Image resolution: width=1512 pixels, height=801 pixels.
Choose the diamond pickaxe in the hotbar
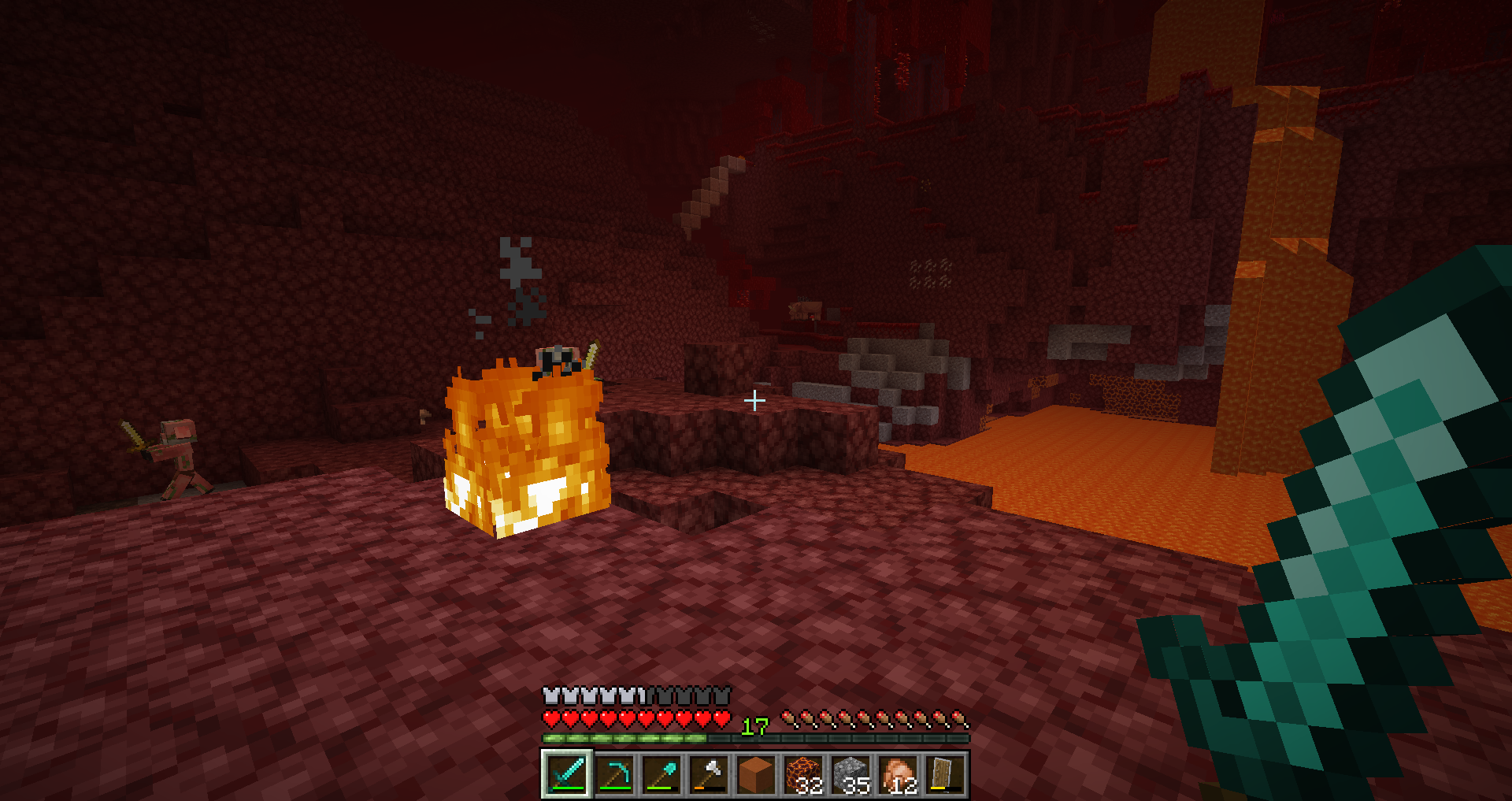(614, 774)
